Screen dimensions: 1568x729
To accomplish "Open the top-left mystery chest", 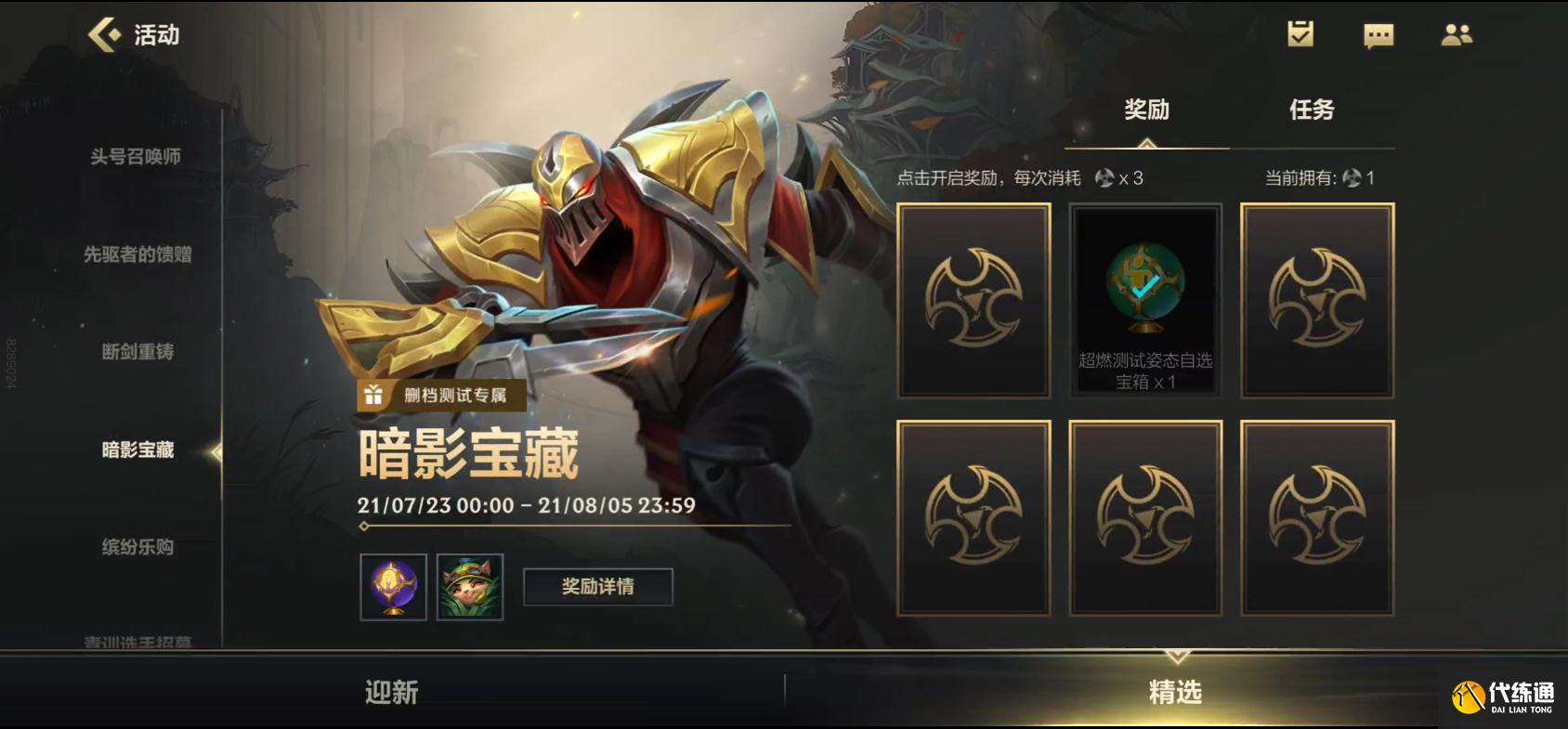I will (973, 300).
